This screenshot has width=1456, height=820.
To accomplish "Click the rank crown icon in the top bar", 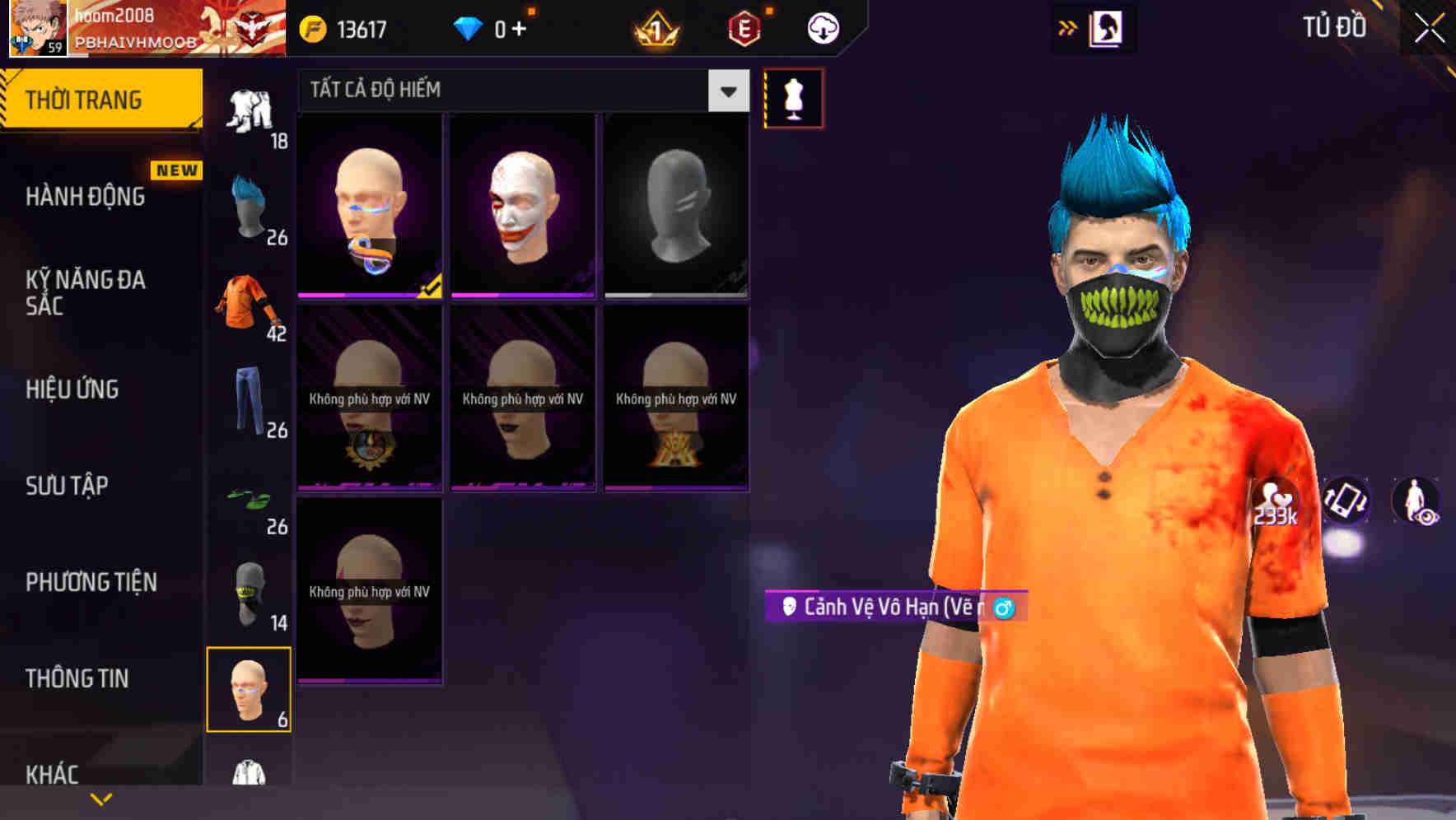I will click(655, 26).
